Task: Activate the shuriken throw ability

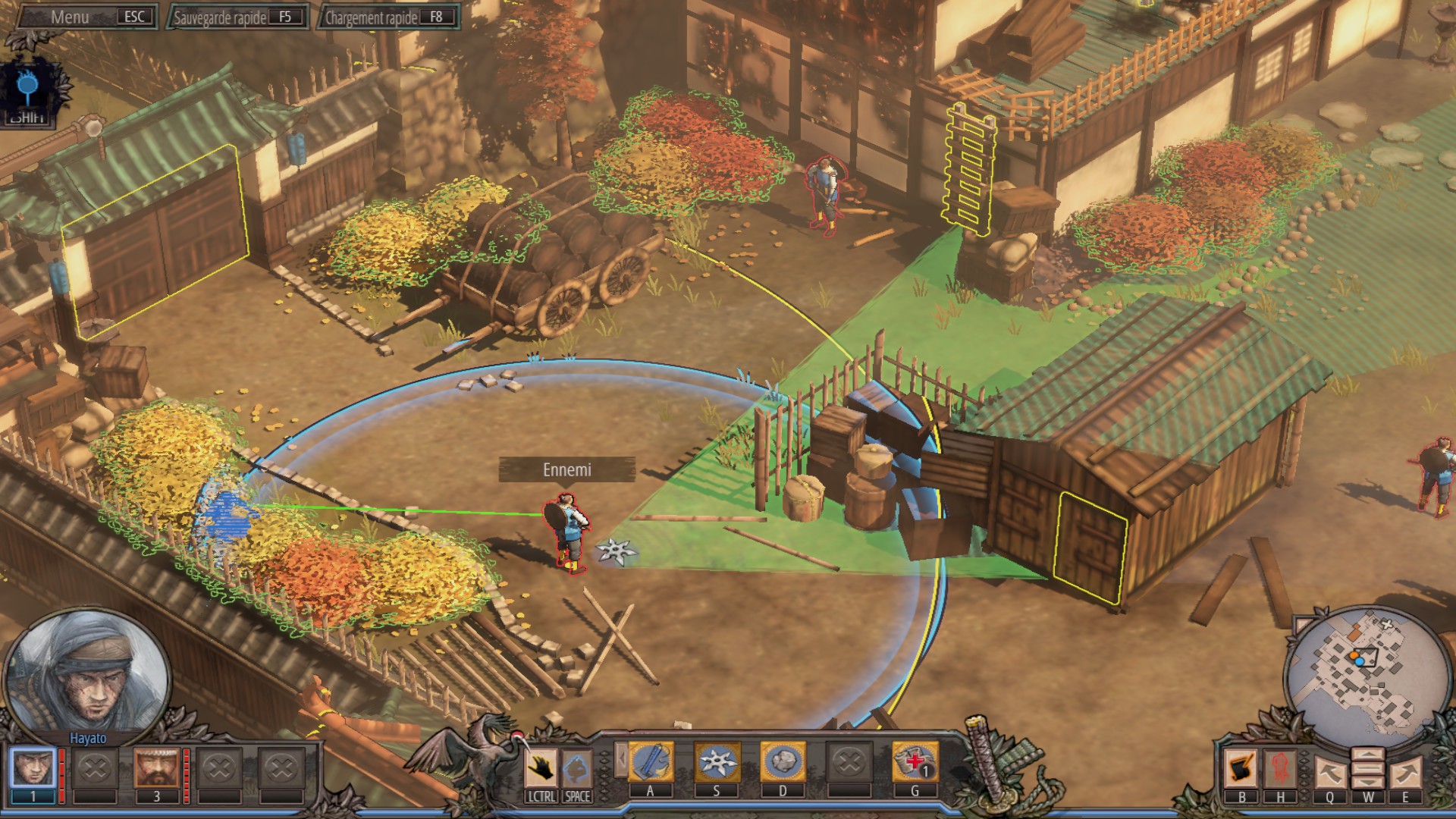Action: click(x=717, y=762)
